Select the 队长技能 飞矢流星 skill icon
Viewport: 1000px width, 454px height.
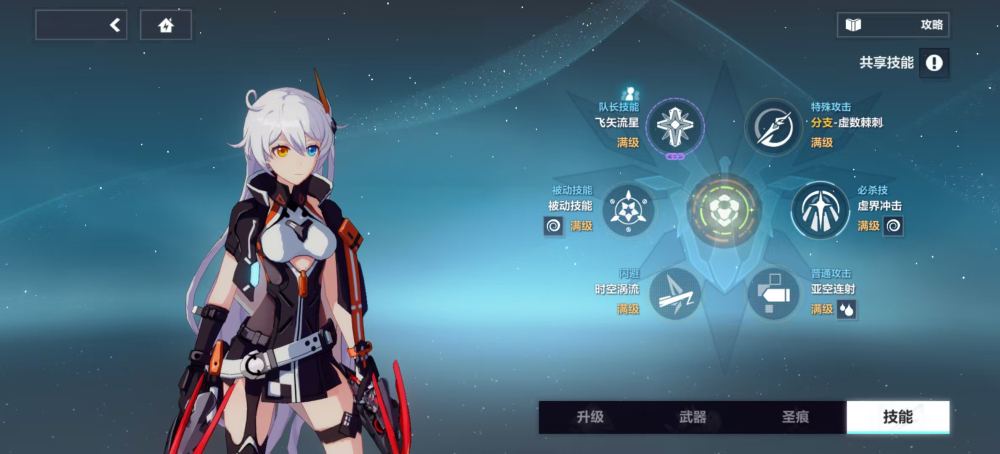675,126
